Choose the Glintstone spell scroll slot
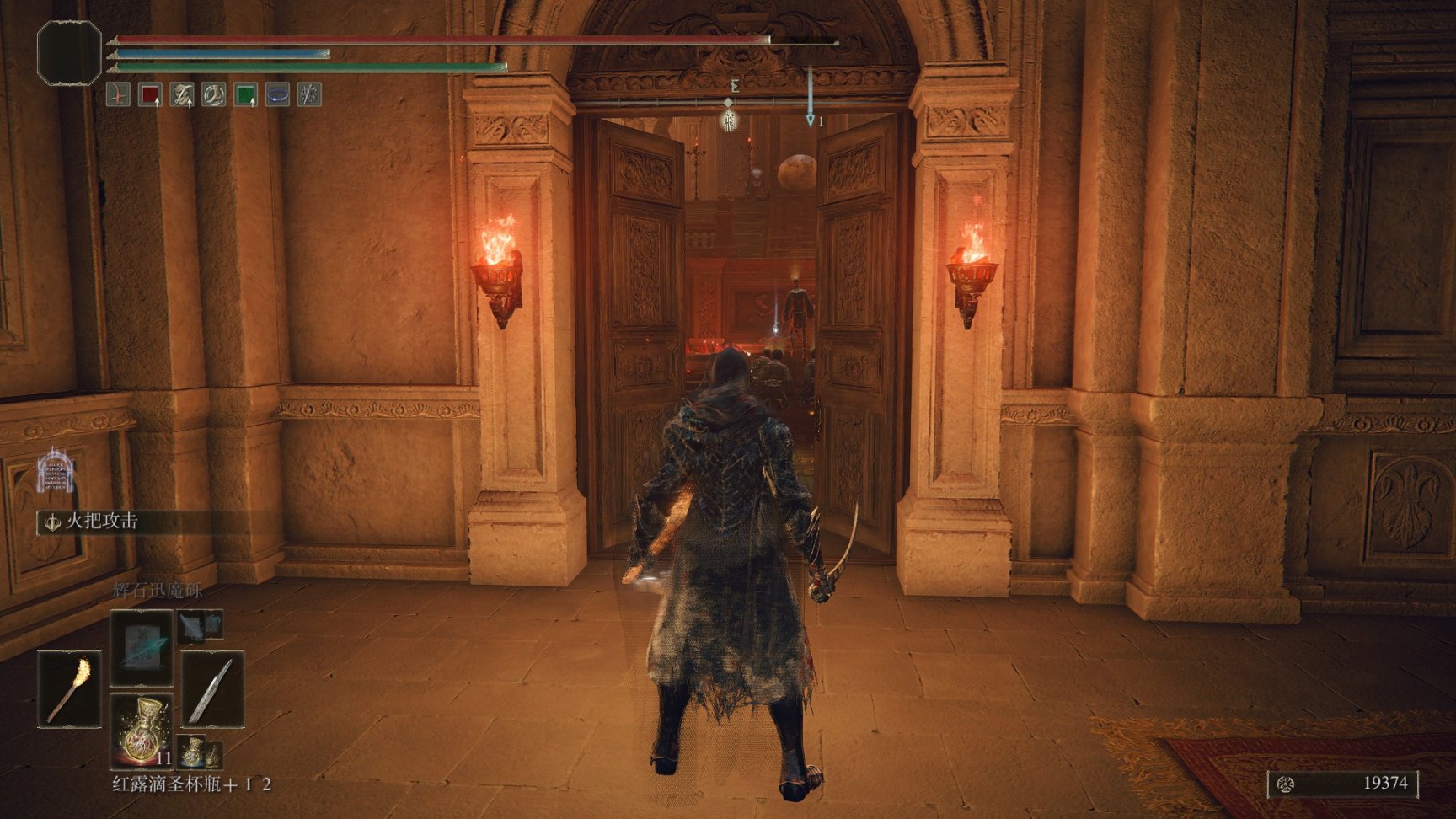This screenshot has height=819, width=1456. coord(141,646)
